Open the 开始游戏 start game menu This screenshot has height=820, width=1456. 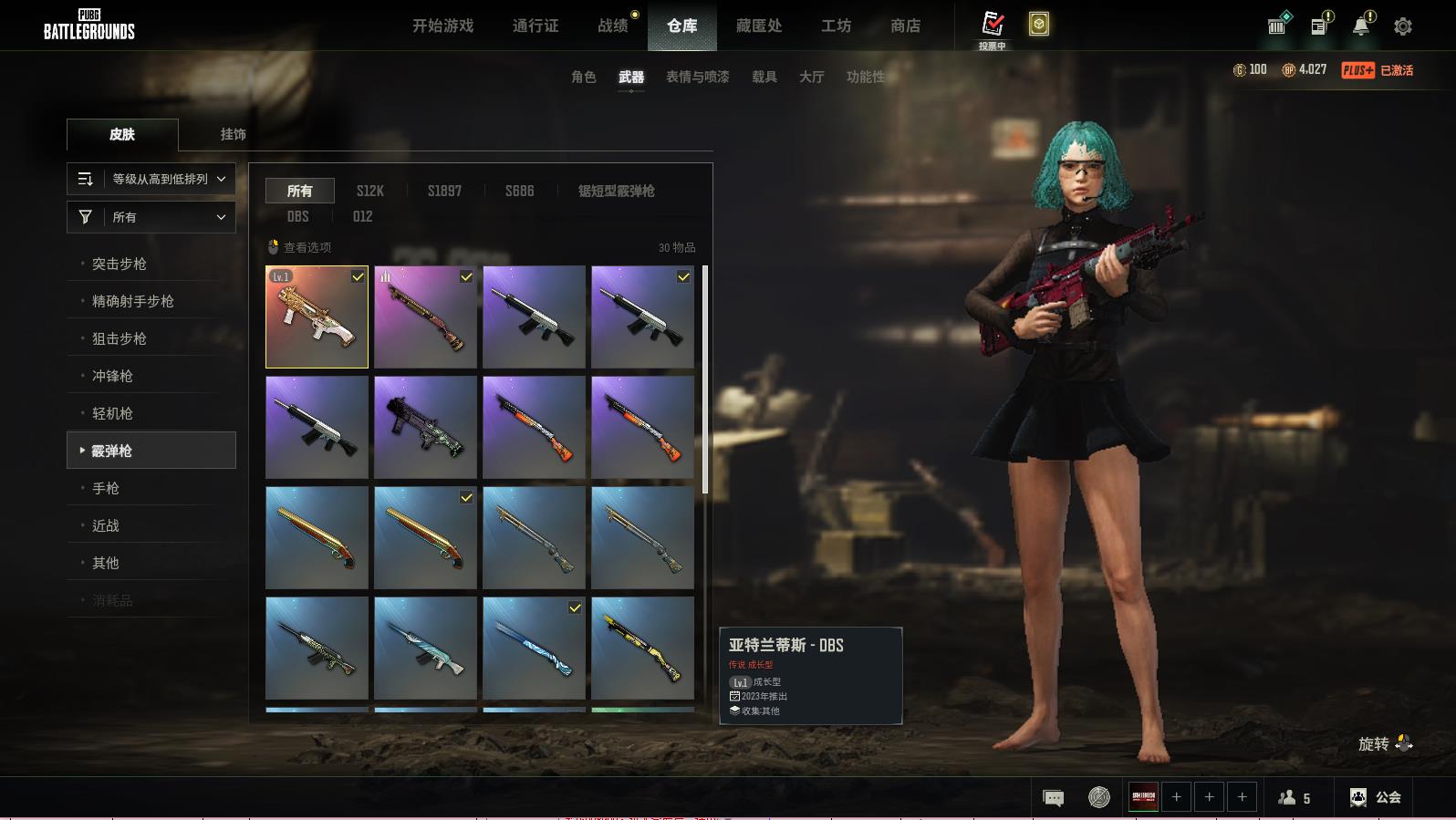point(442,26)
